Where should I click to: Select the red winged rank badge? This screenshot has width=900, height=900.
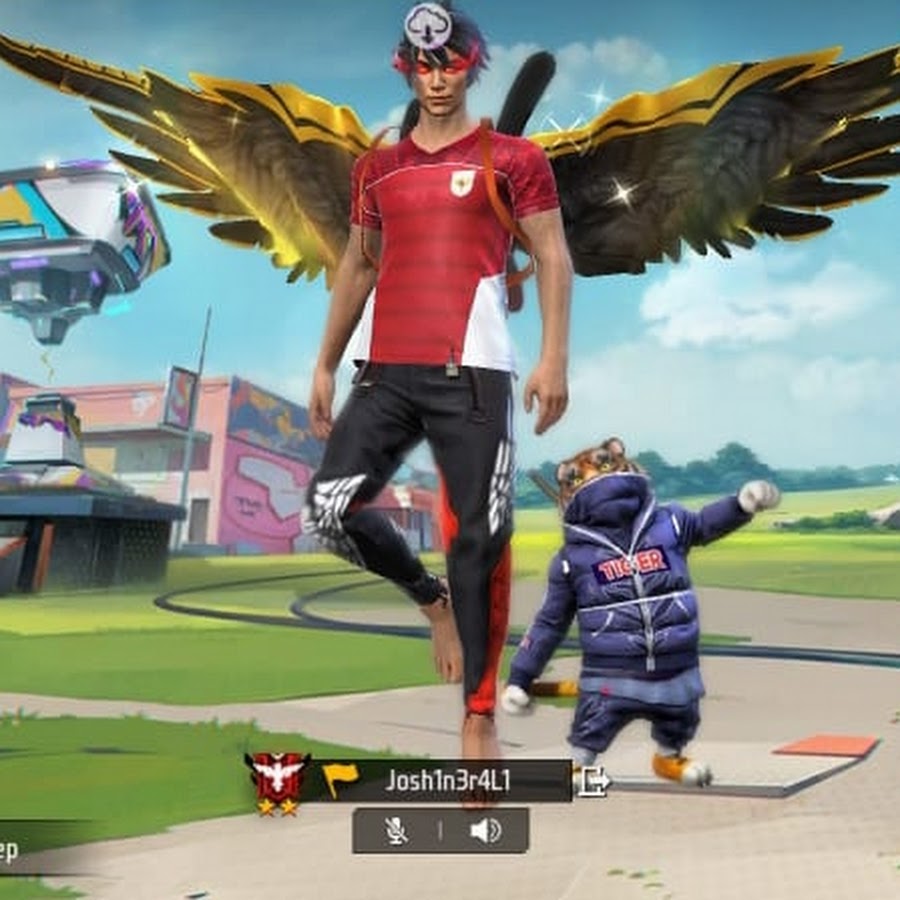(277, 779)
